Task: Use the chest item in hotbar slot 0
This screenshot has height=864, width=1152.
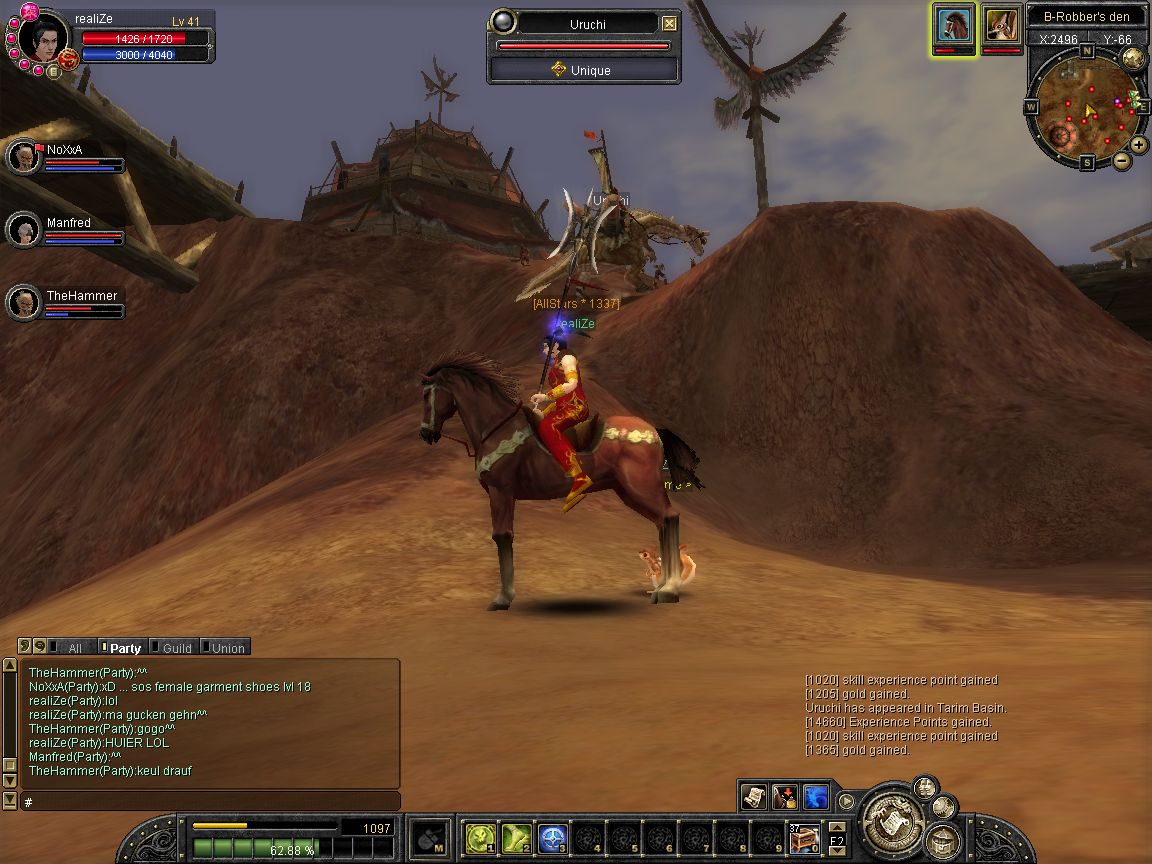Action: [803, 837]
